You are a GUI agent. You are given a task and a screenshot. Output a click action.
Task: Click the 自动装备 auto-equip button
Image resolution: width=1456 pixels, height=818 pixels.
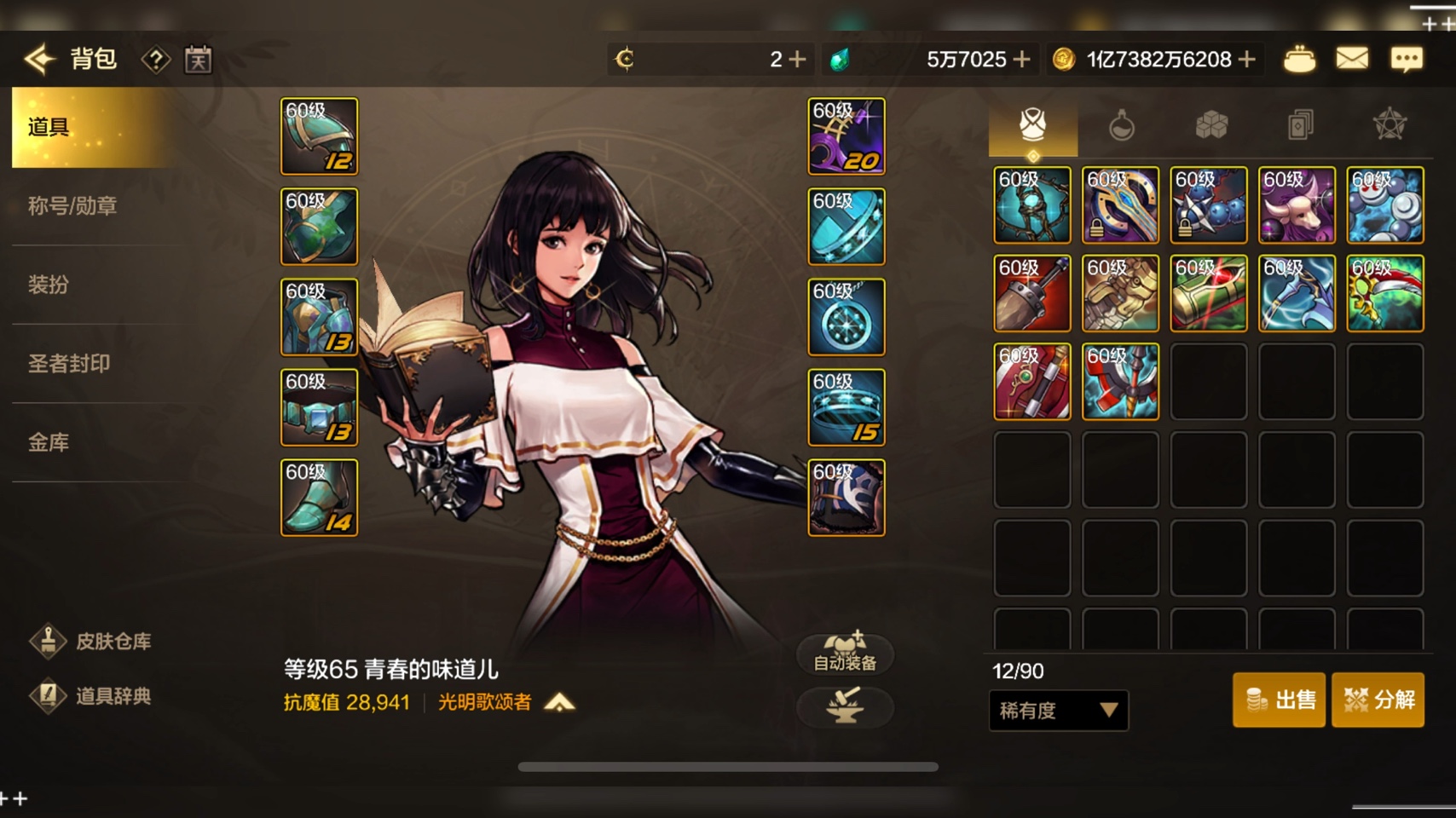(845, 654)
